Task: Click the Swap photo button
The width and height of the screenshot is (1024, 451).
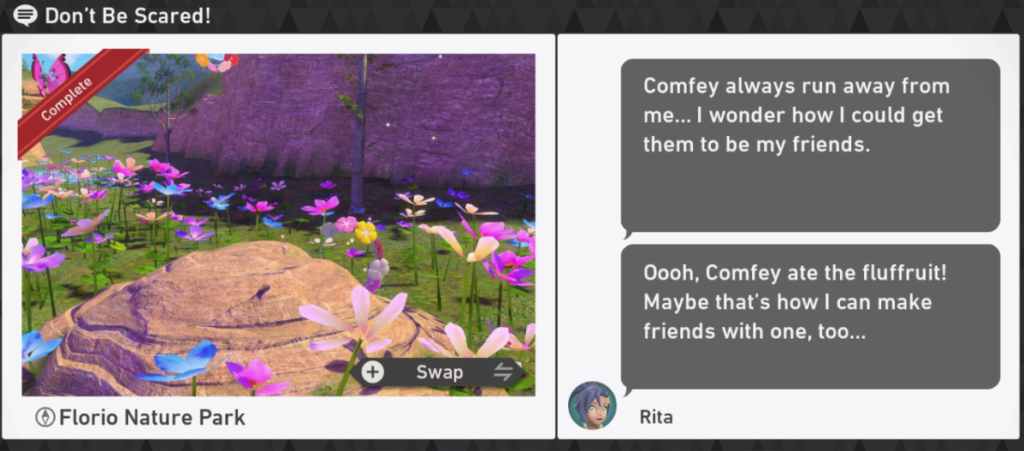Action: click(x=439, y=372)
